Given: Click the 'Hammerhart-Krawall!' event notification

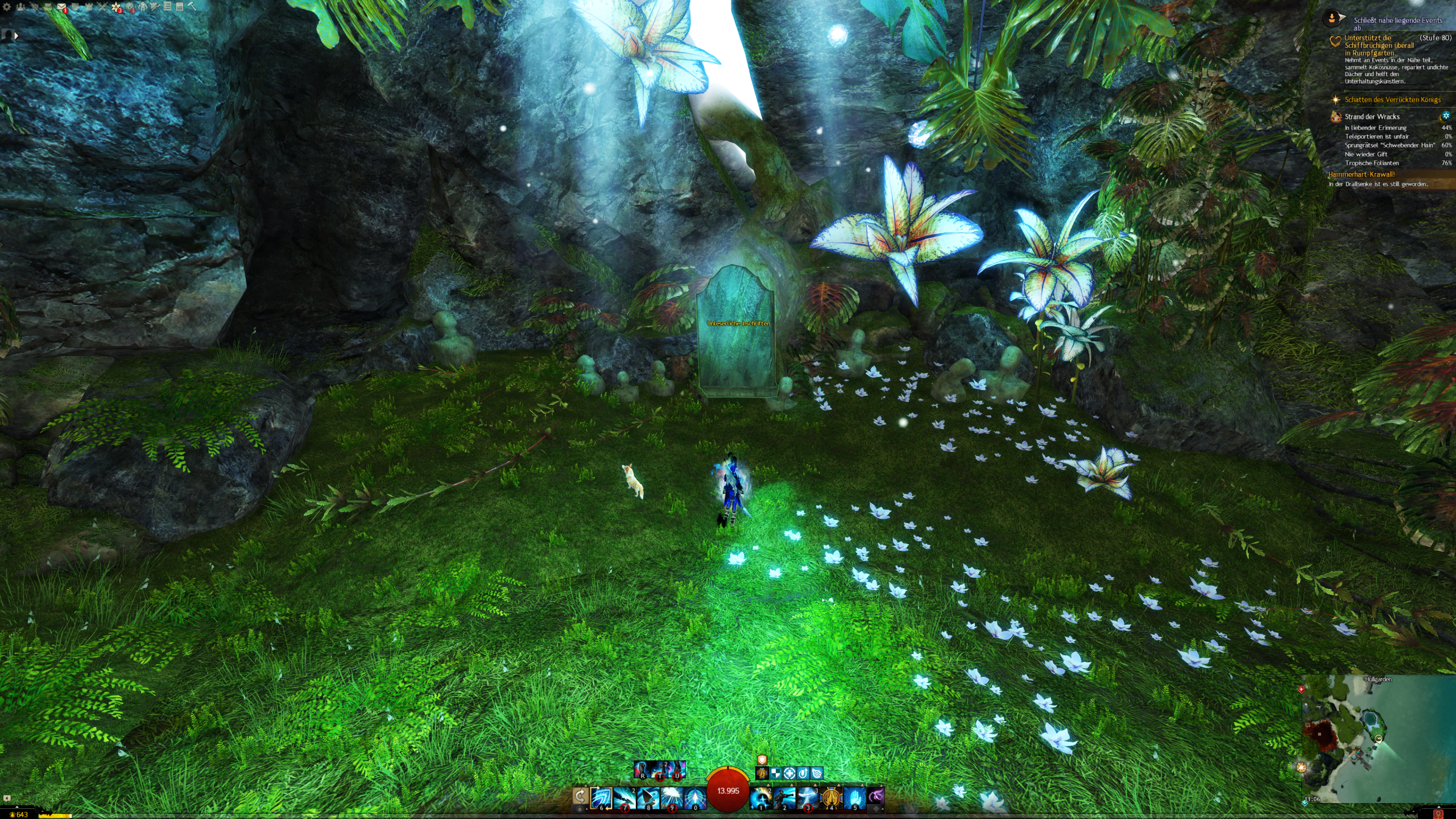Looking at the screenshot, I should [1361, 175].
